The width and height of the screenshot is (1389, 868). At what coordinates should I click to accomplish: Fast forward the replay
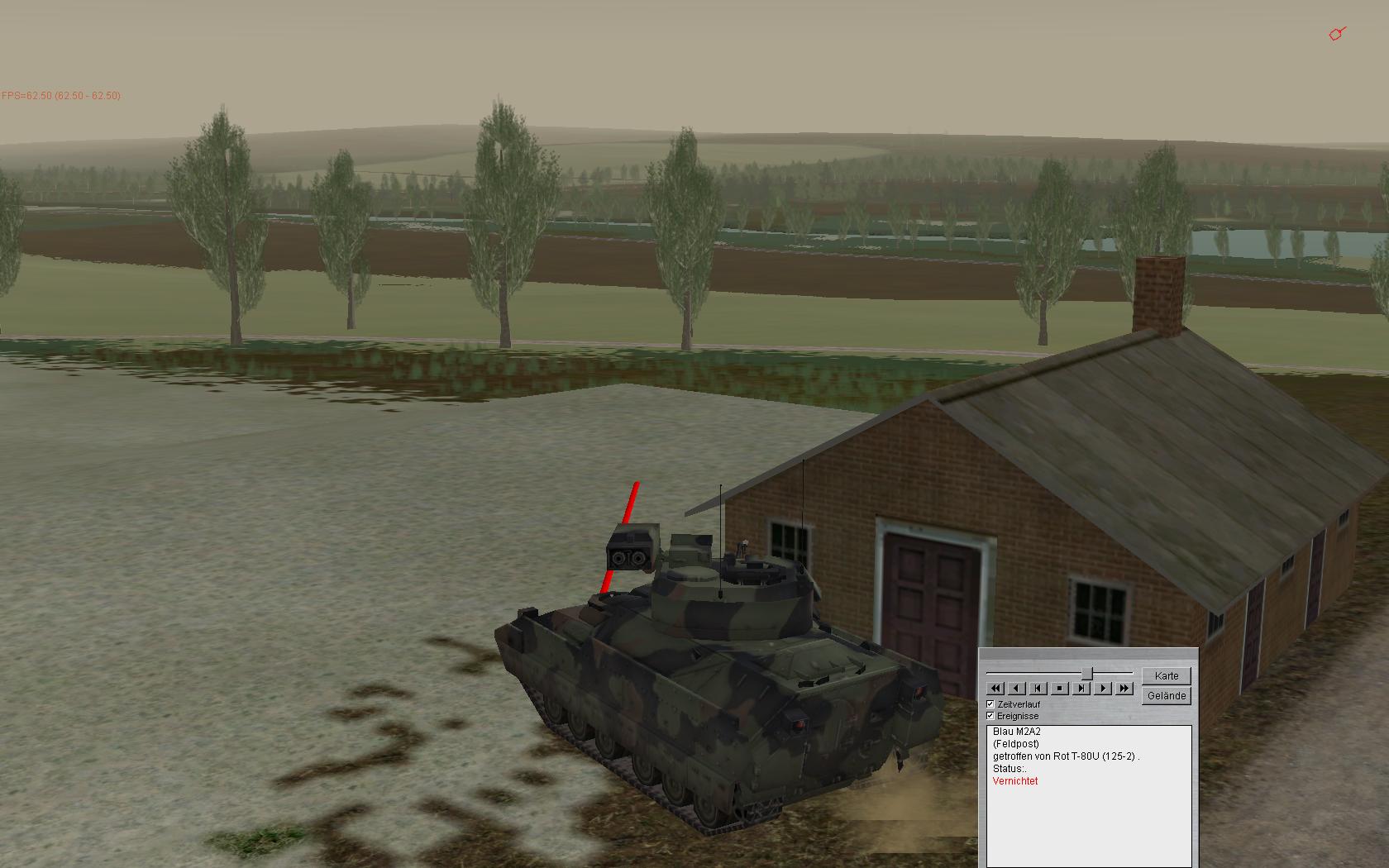tap(1124, 688)
